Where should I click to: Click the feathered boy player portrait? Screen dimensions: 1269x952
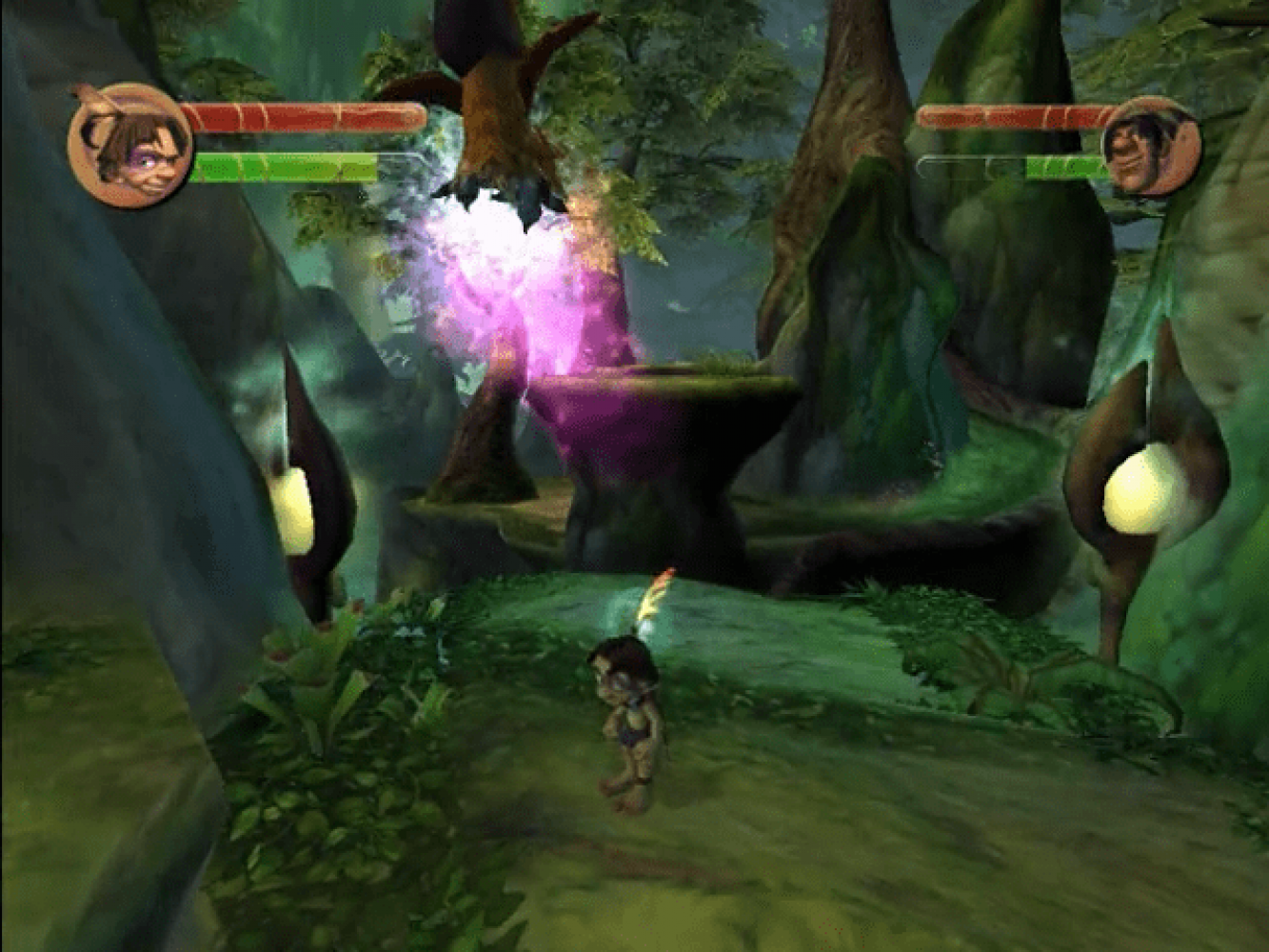129,146
